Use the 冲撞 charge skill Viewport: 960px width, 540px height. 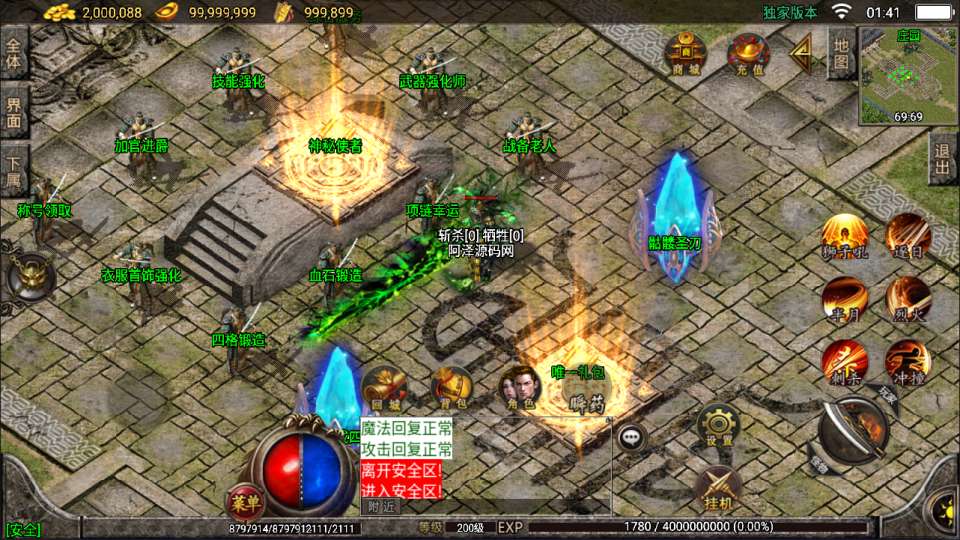tap(907, 361)
